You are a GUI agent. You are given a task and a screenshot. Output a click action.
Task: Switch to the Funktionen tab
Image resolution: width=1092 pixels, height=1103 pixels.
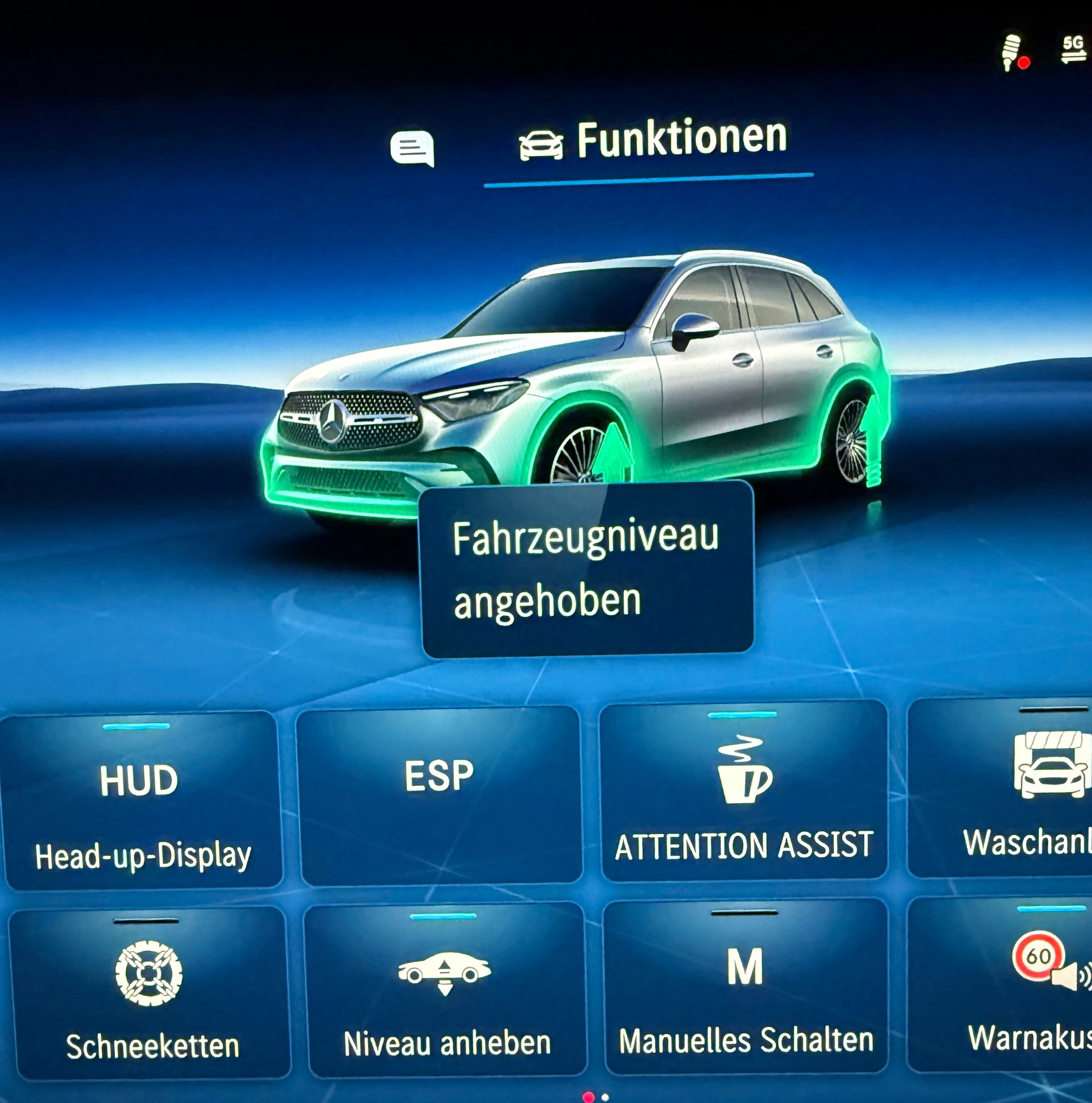(653, 141)
